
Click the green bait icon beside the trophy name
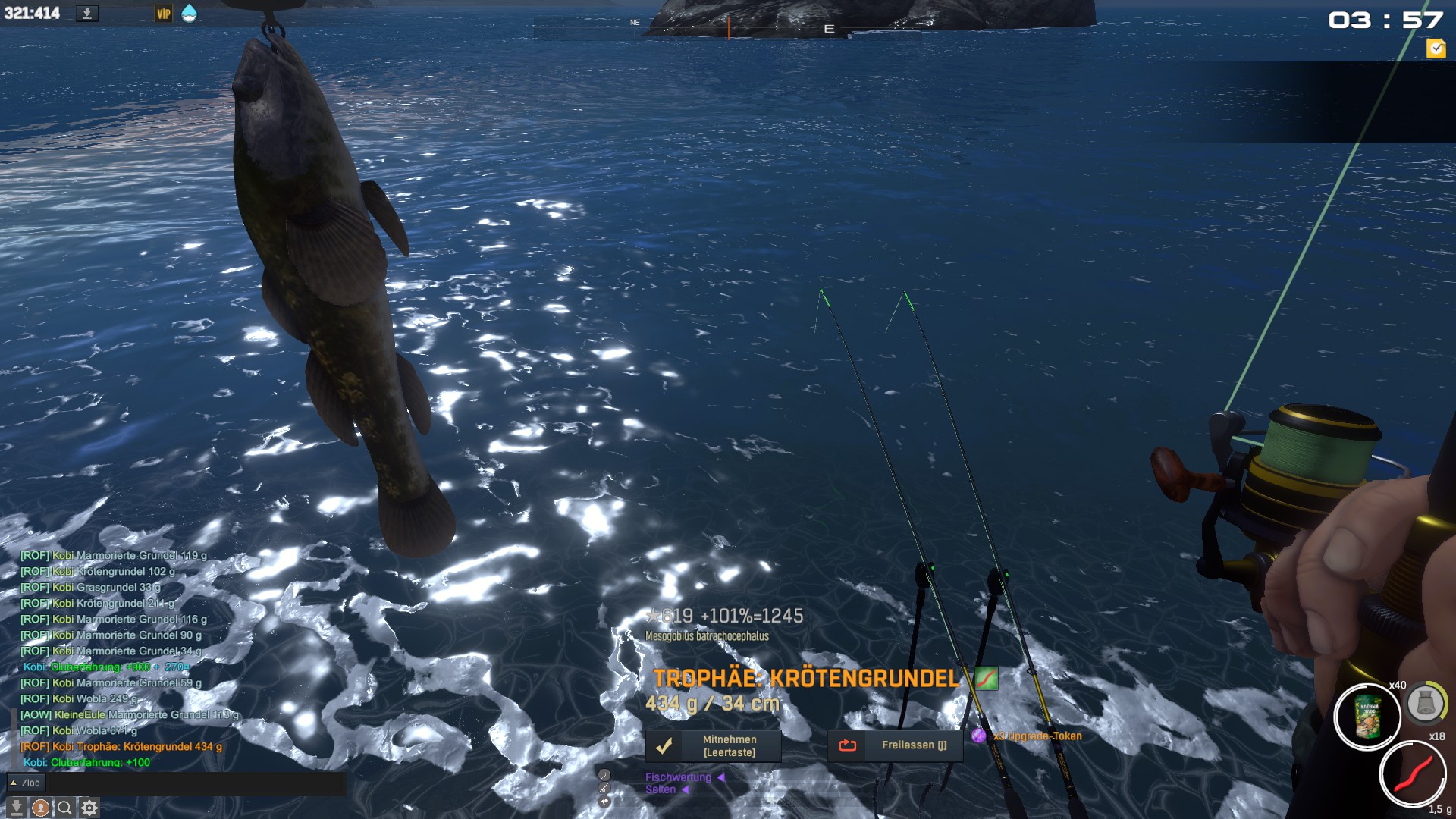tap(986, 678)
